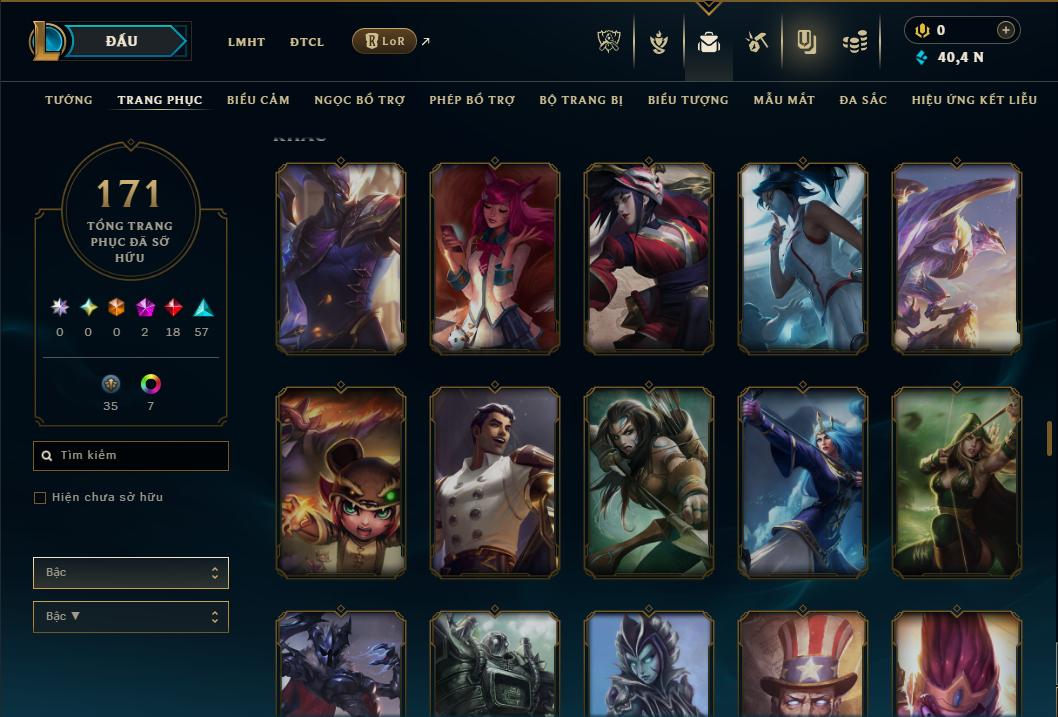This screenshot has height=717, width=1058.
Task: Switch to the TƯỚNG tab
Action: click(69, 100)
